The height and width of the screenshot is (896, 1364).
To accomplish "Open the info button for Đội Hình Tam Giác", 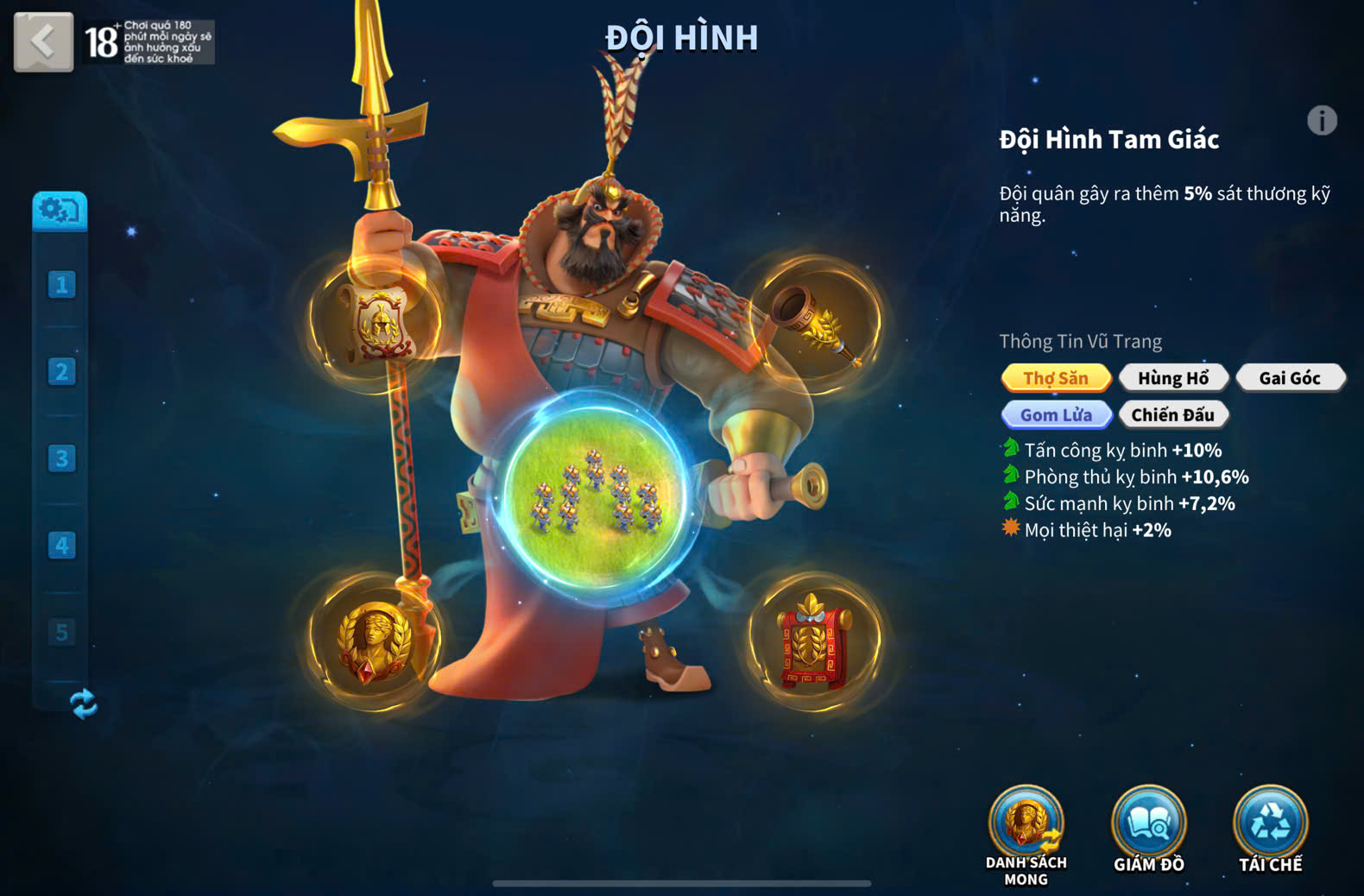I will (x=1321, y=121).
